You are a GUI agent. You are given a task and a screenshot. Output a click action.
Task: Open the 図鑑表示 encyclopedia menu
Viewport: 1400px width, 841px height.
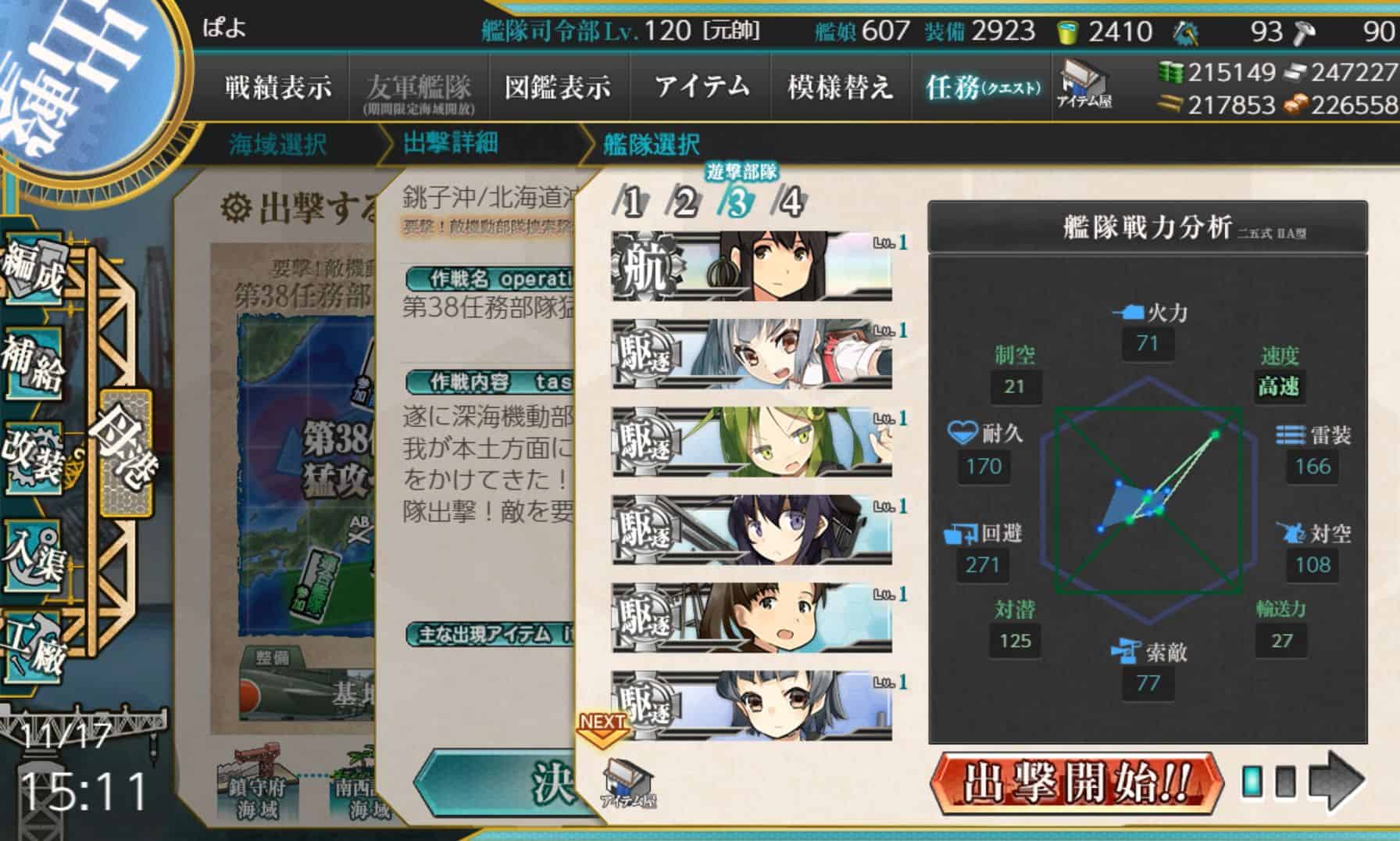(x=557, y=86)
